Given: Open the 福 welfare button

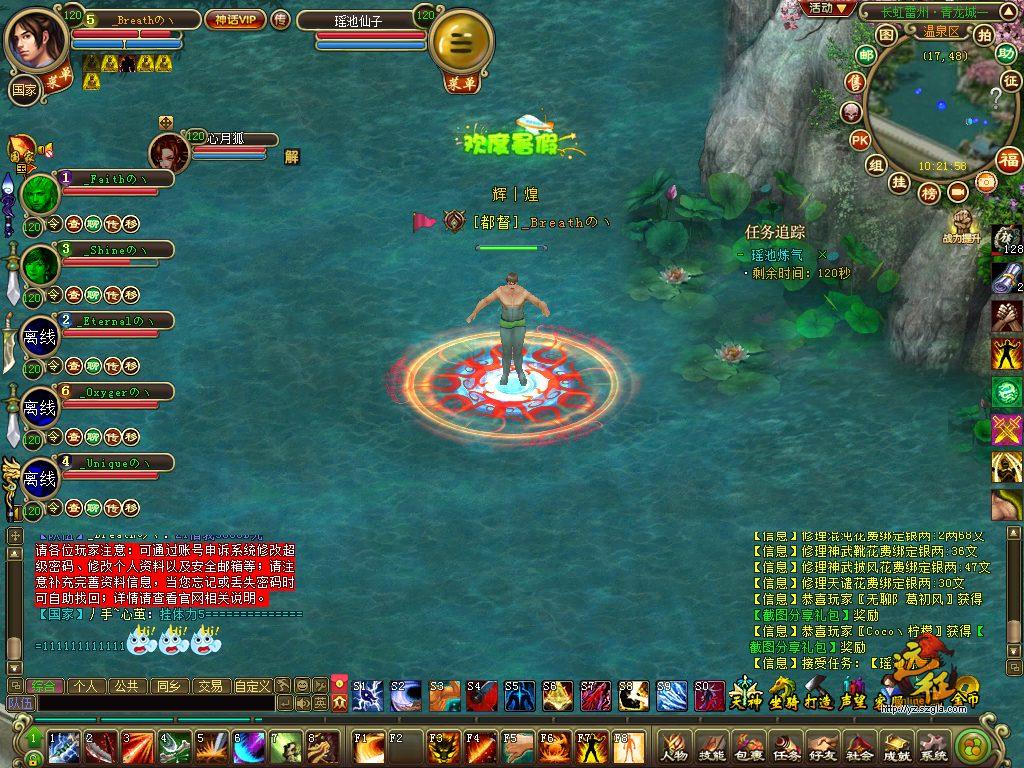Looking at the screenshot, I should (x=1009, y=159).
